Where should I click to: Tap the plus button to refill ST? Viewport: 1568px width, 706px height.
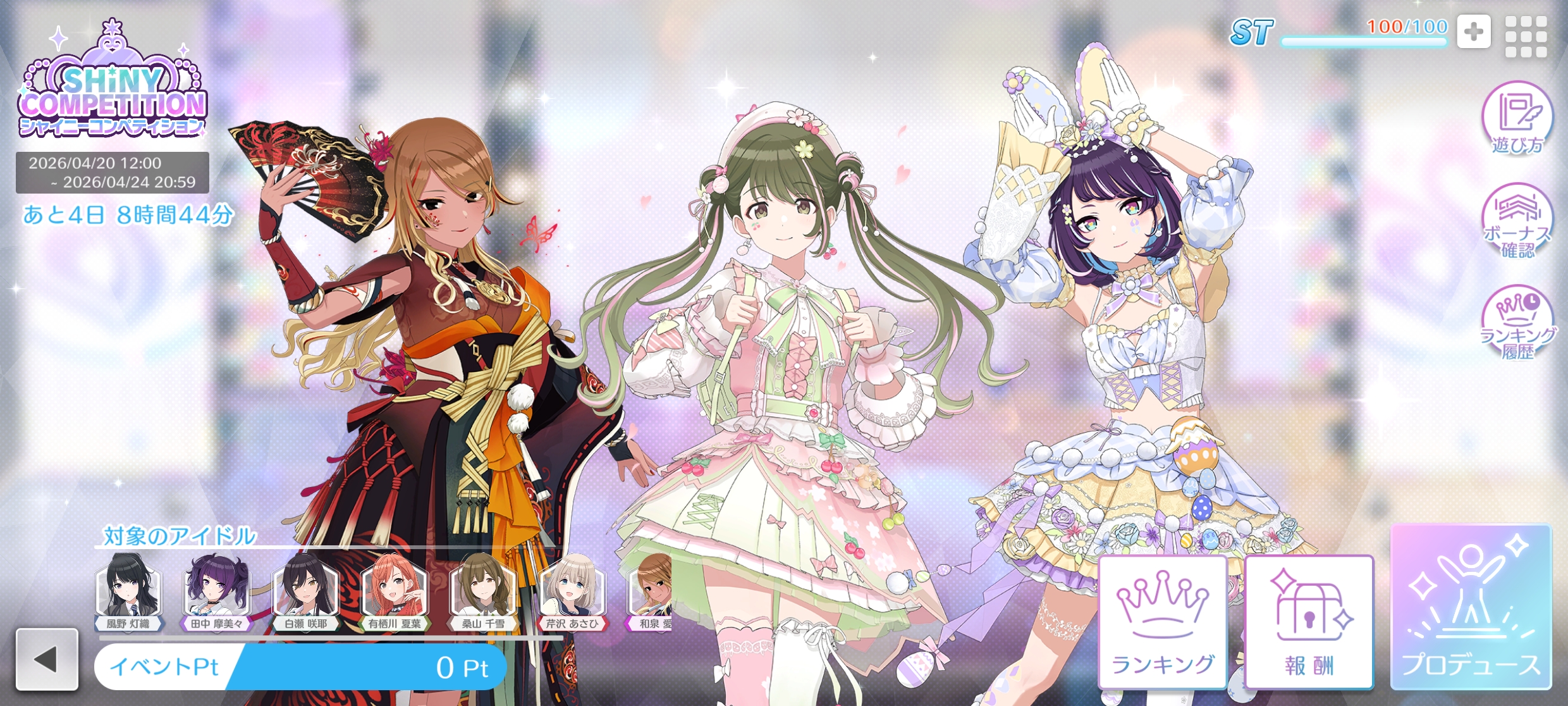pyautogui.click(x=1474, y=32)
